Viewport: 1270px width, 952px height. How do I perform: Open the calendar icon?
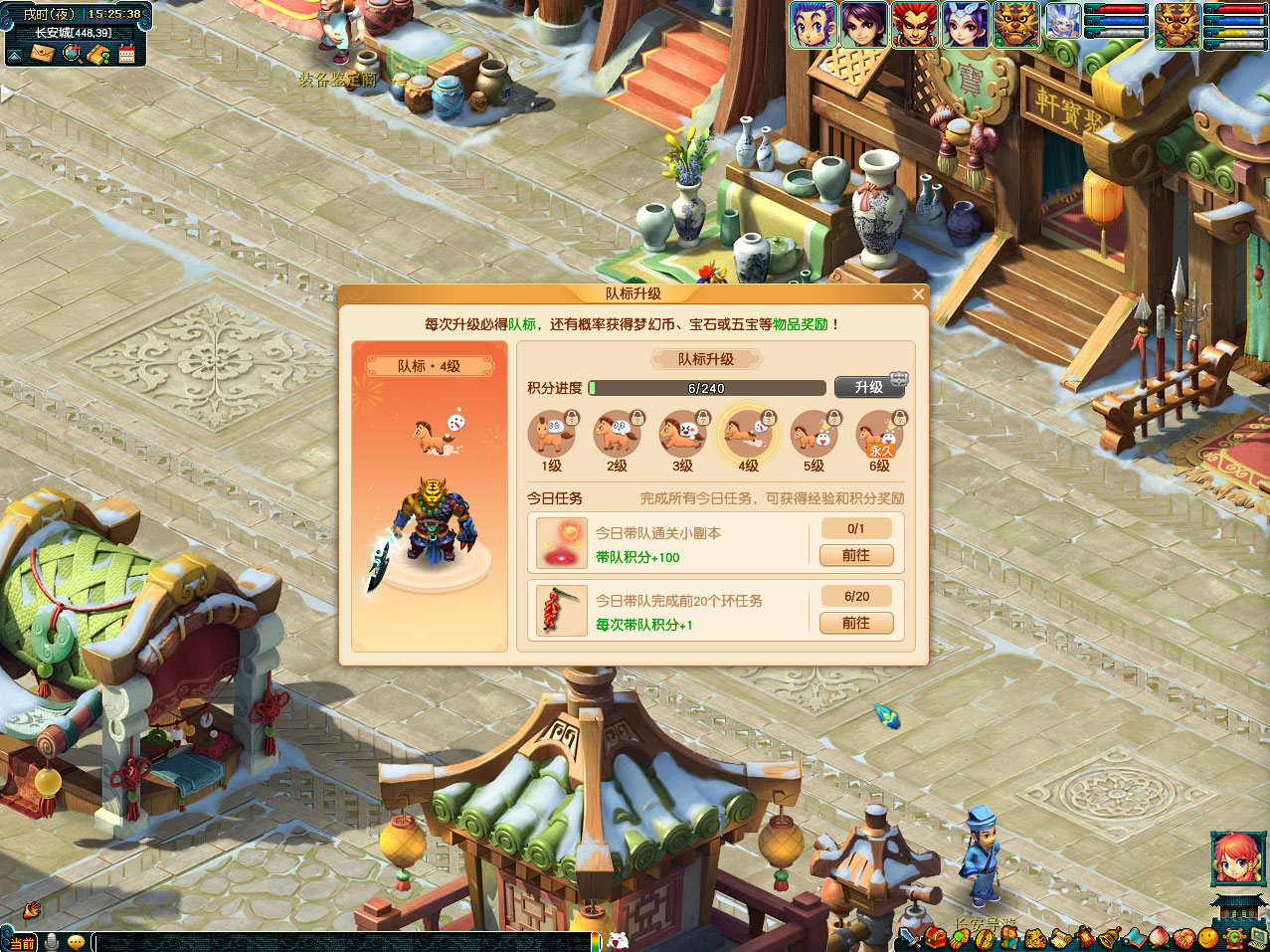pyautogui.click(x=126, y=54)
